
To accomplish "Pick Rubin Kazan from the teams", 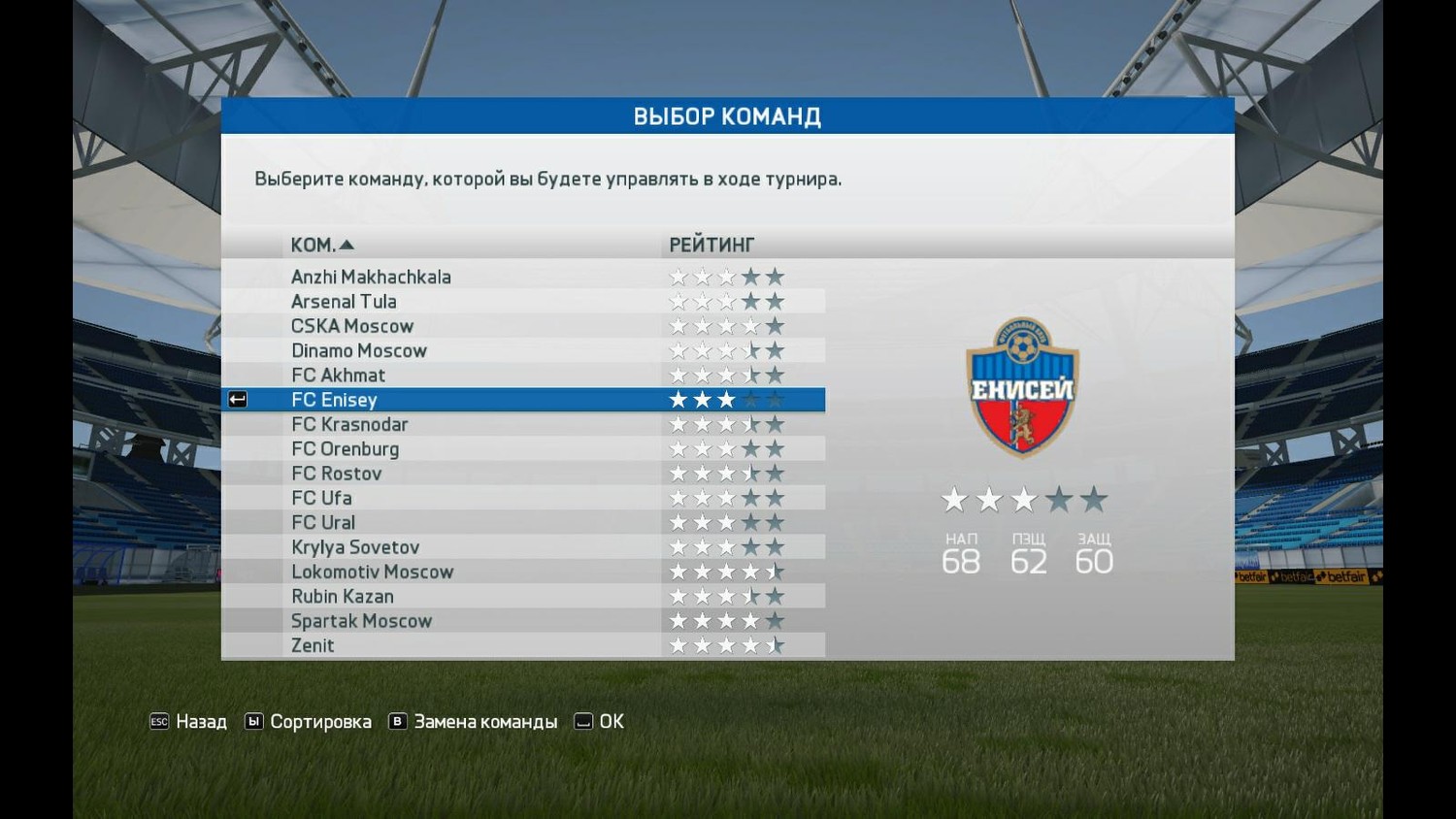I will [x=343, y=597].
